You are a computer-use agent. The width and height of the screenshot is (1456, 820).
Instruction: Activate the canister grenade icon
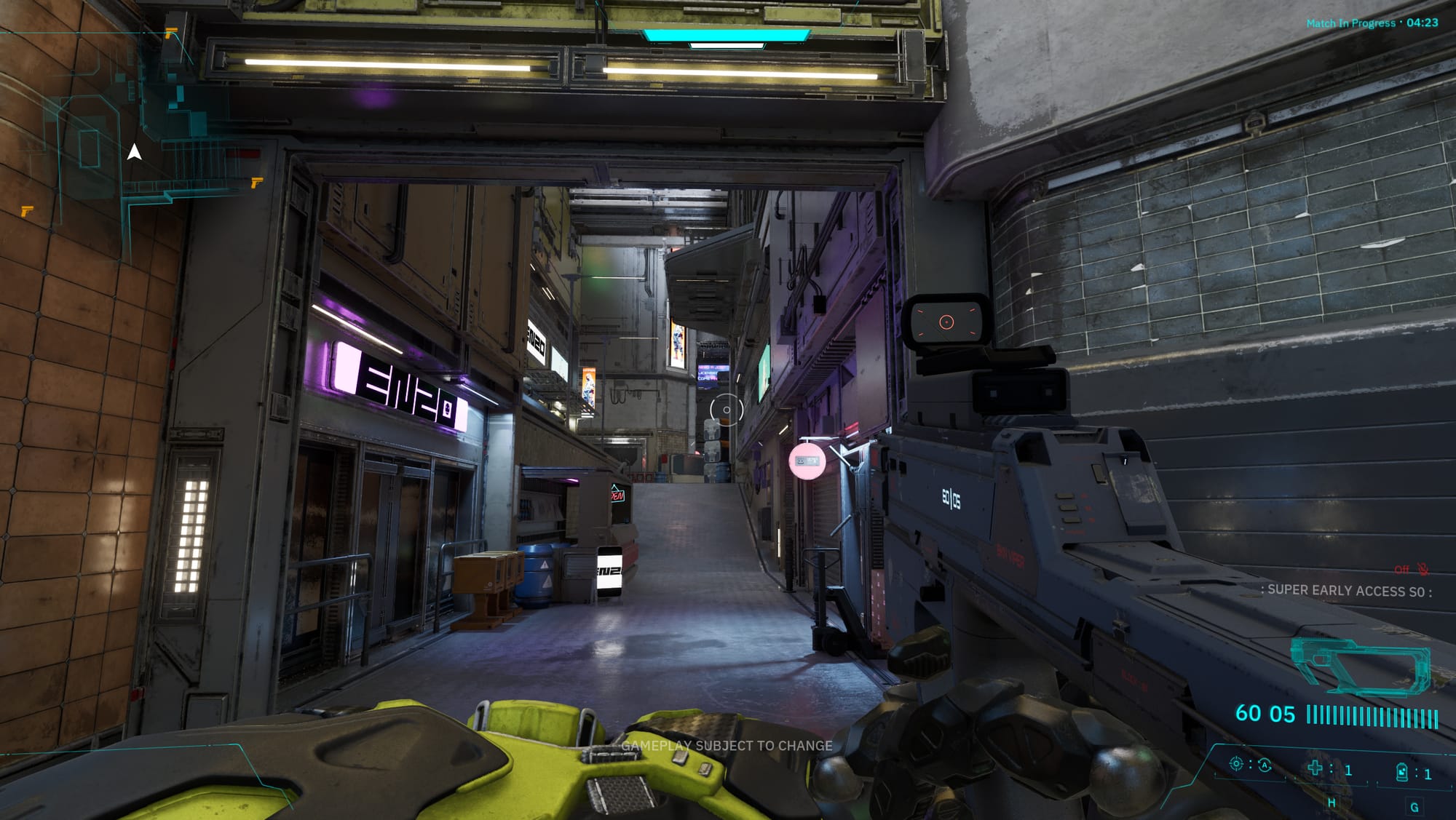[1401, 772]
